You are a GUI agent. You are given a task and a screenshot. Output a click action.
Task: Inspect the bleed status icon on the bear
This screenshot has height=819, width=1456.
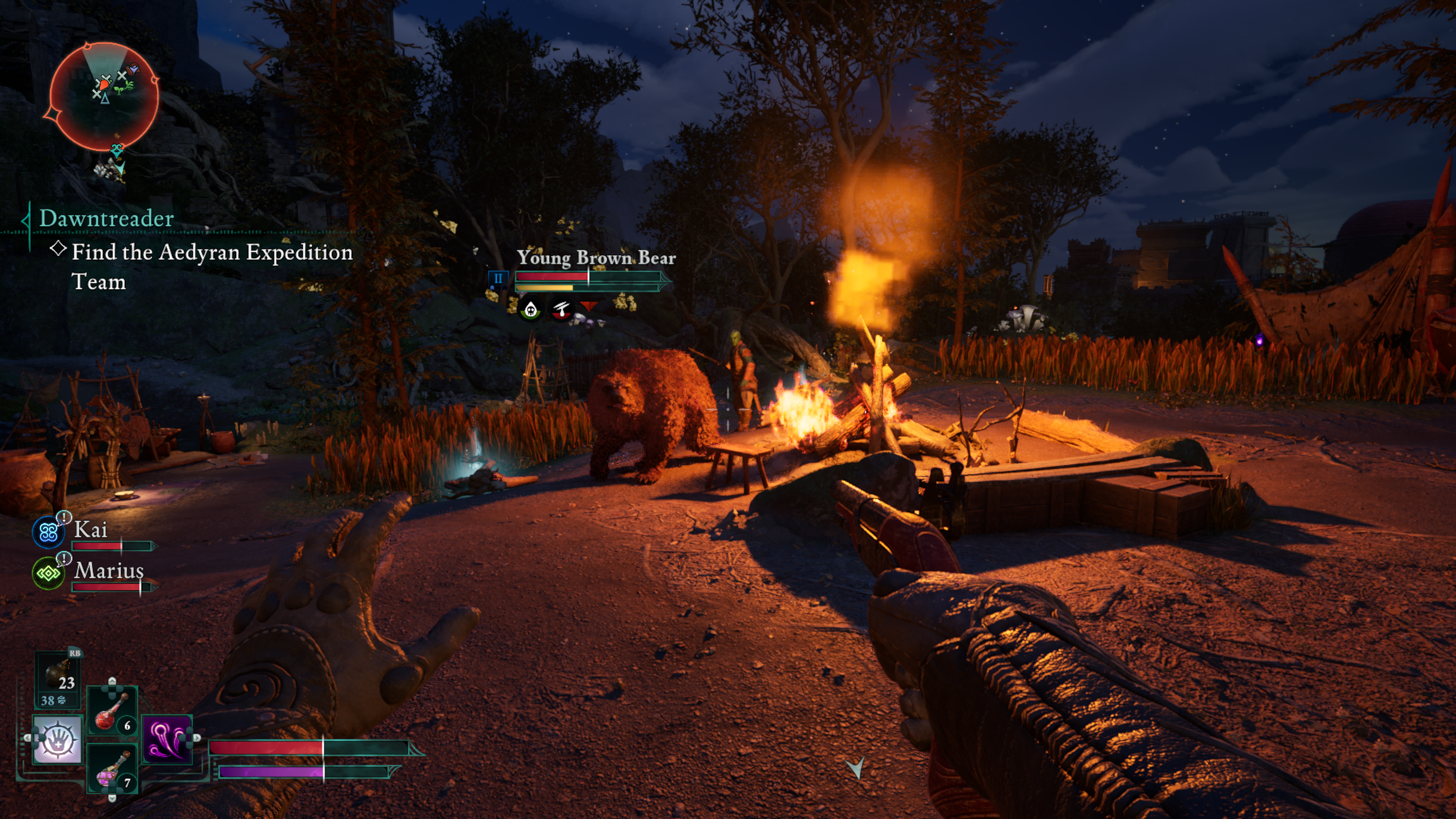[561, 309]
